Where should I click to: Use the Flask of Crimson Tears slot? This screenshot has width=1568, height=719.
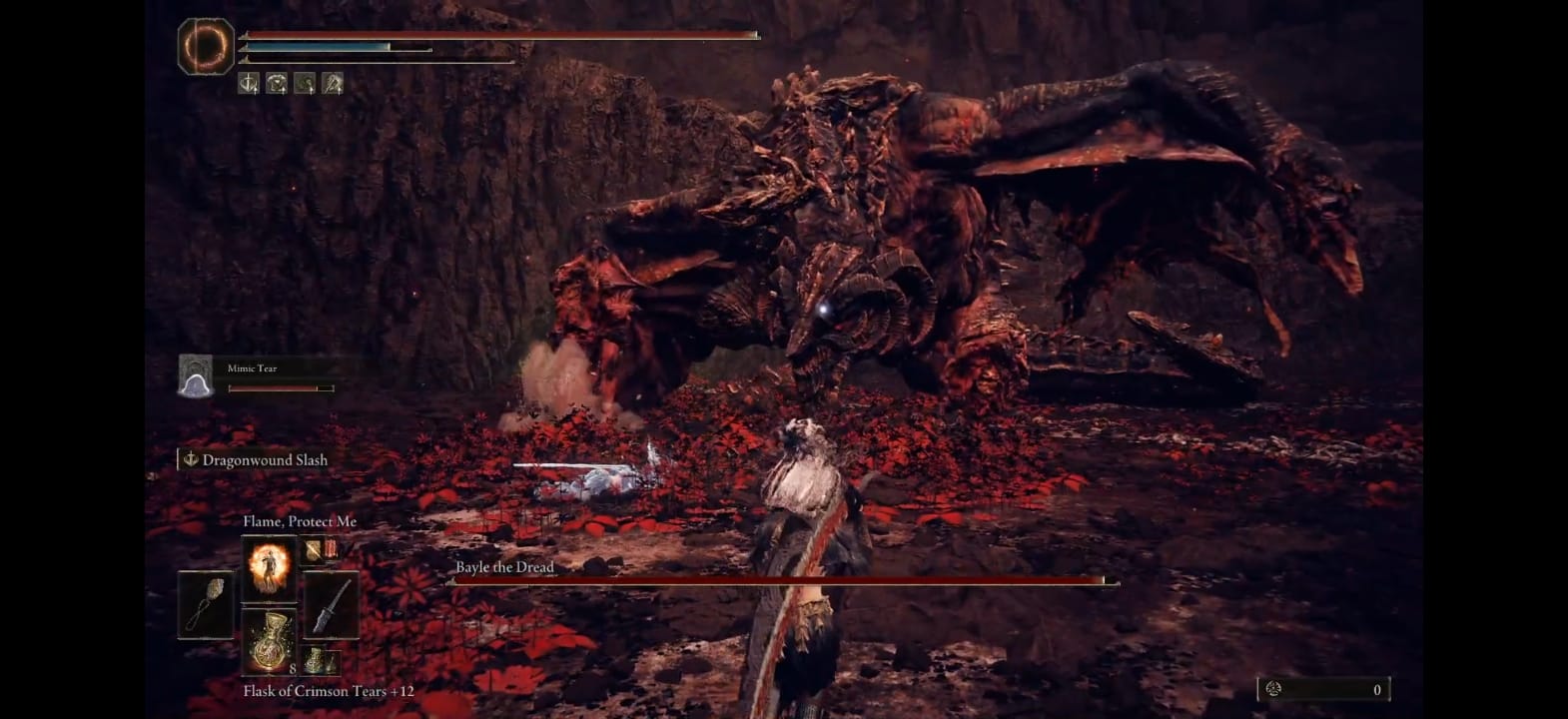tap(269, 640)
